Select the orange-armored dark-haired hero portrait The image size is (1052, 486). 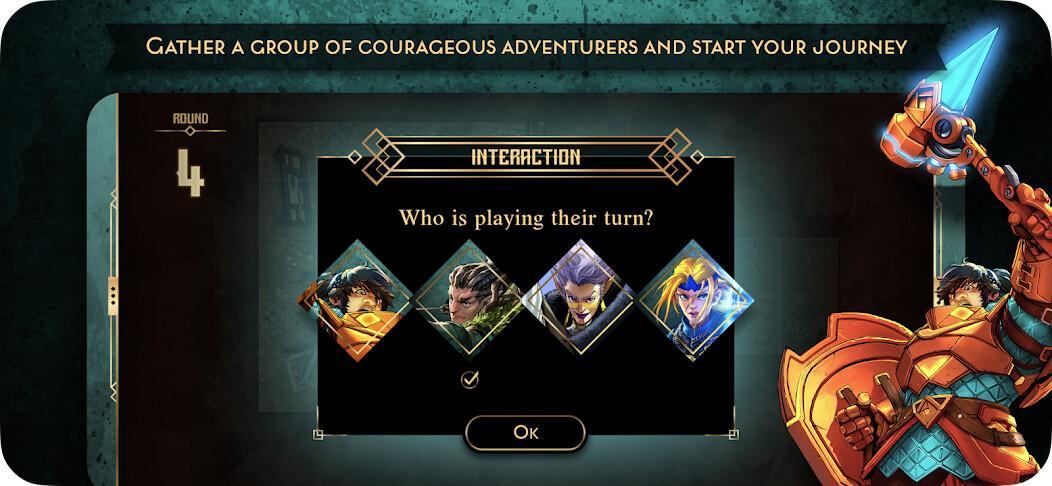tap(355, 297)
